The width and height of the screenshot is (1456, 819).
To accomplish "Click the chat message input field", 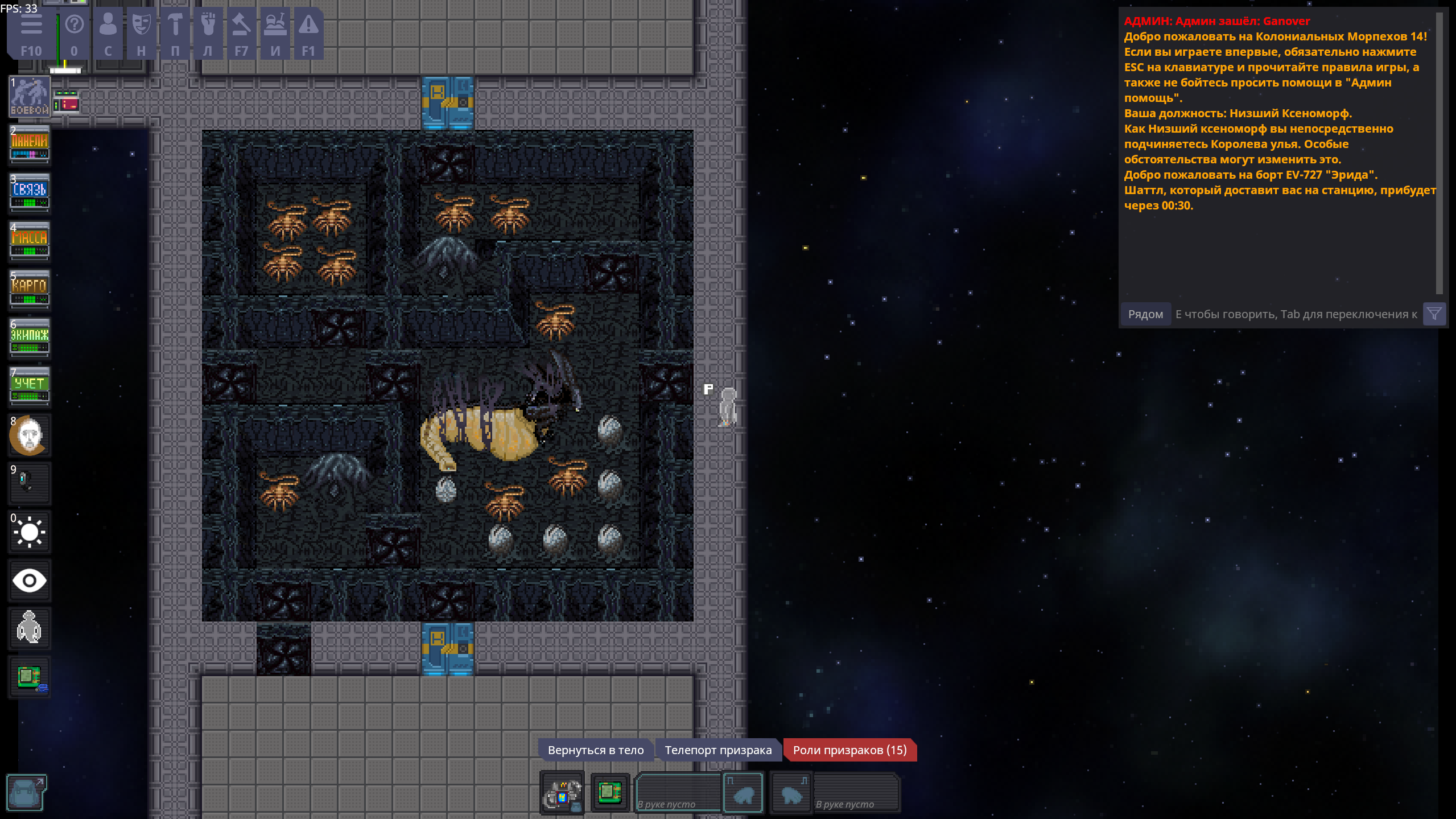I will point(1296,314).
